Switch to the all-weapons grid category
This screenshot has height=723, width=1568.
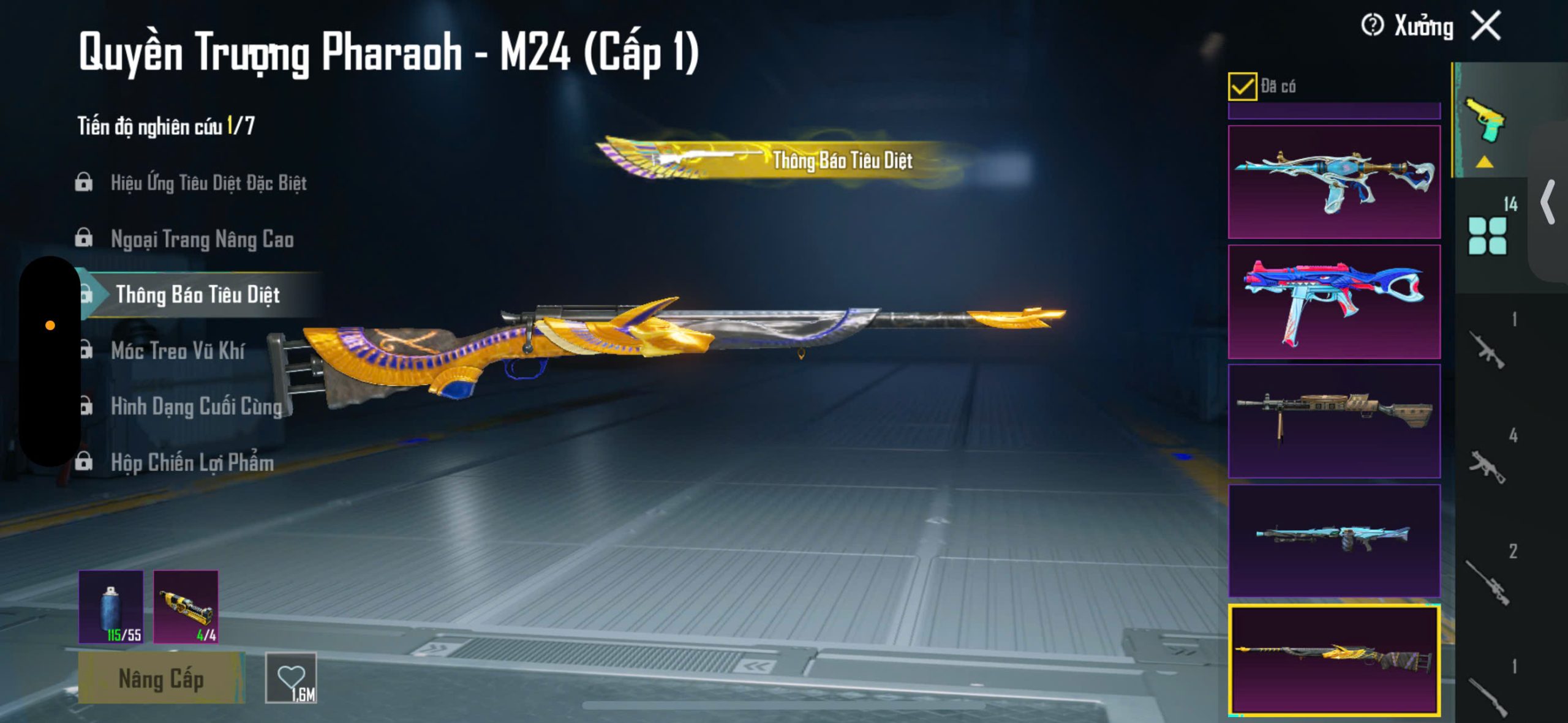click(x=1487, y=236)
